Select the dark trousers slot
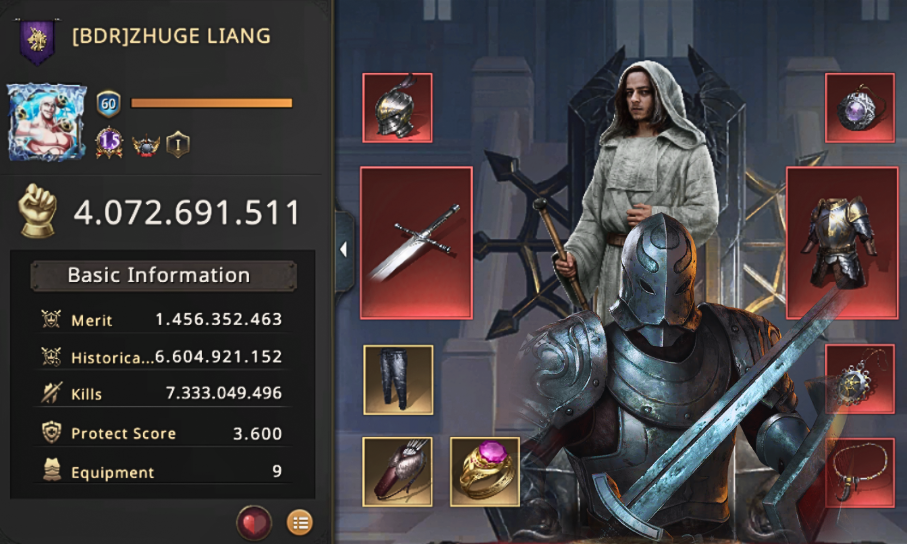This screenshot has width=907, height=544. coord(397,379)
